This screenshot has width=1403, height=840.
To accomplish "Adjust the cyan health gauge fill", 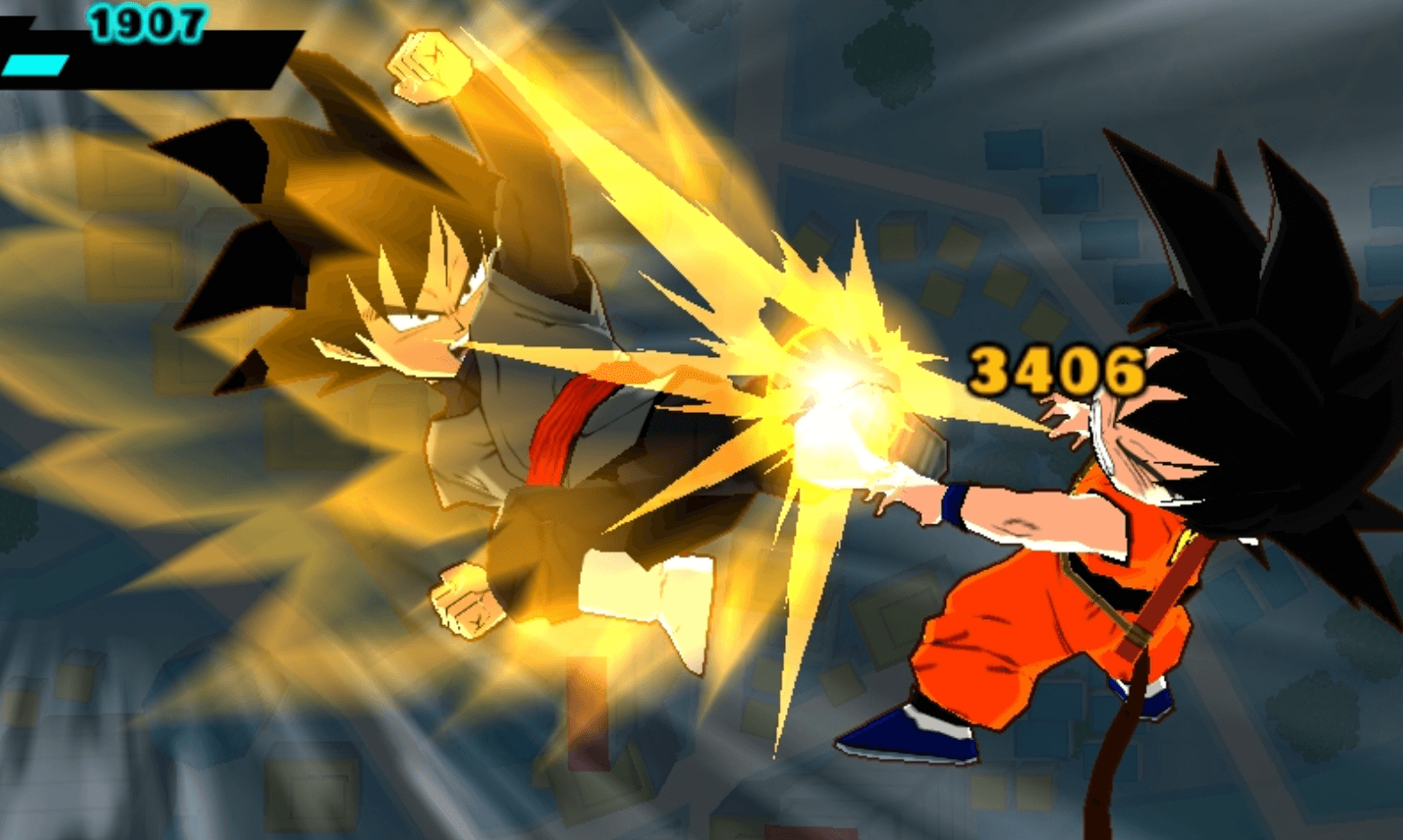I will pos(36,65).
